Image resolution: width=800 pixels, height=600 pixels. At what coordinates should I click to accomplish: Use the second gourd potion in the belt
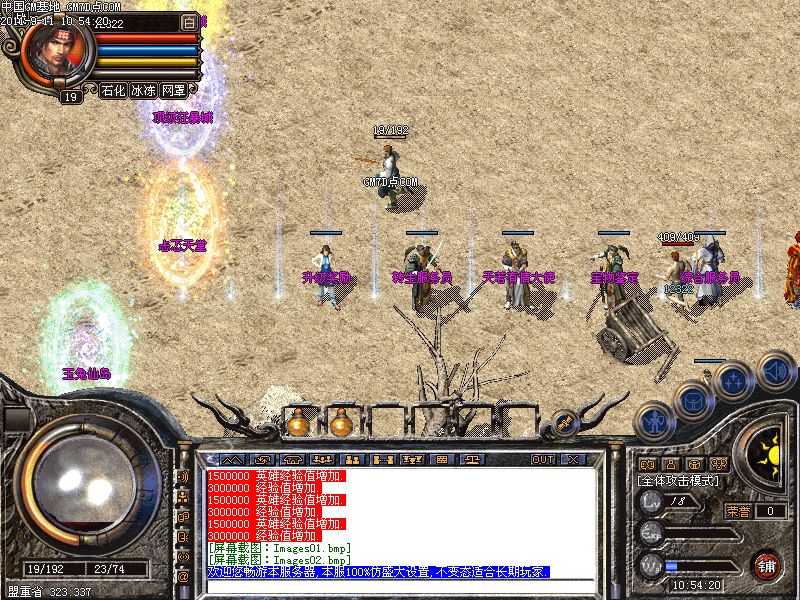point(340,423)
